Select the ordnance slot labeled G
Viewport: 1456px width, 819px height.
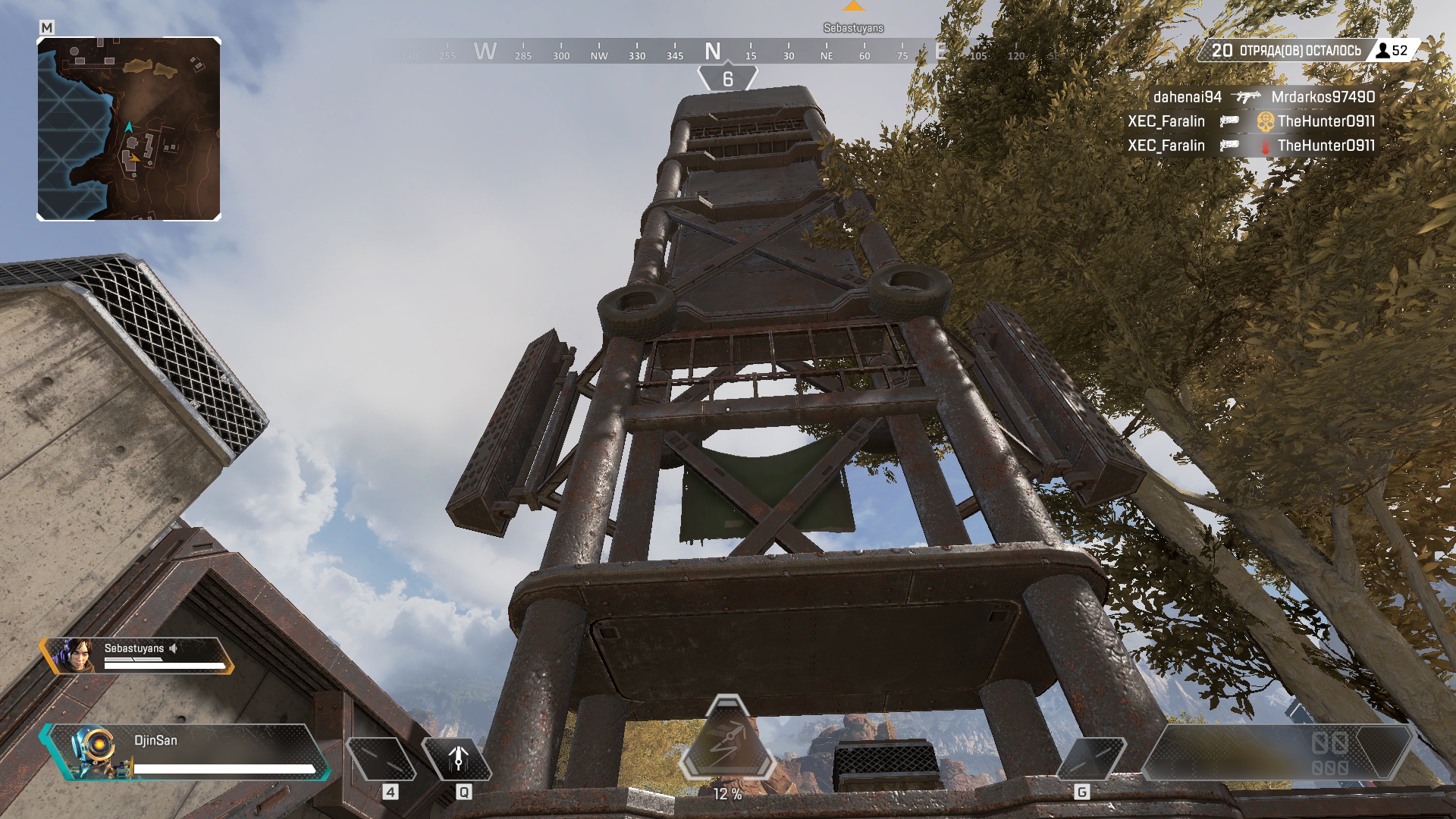1090,758
